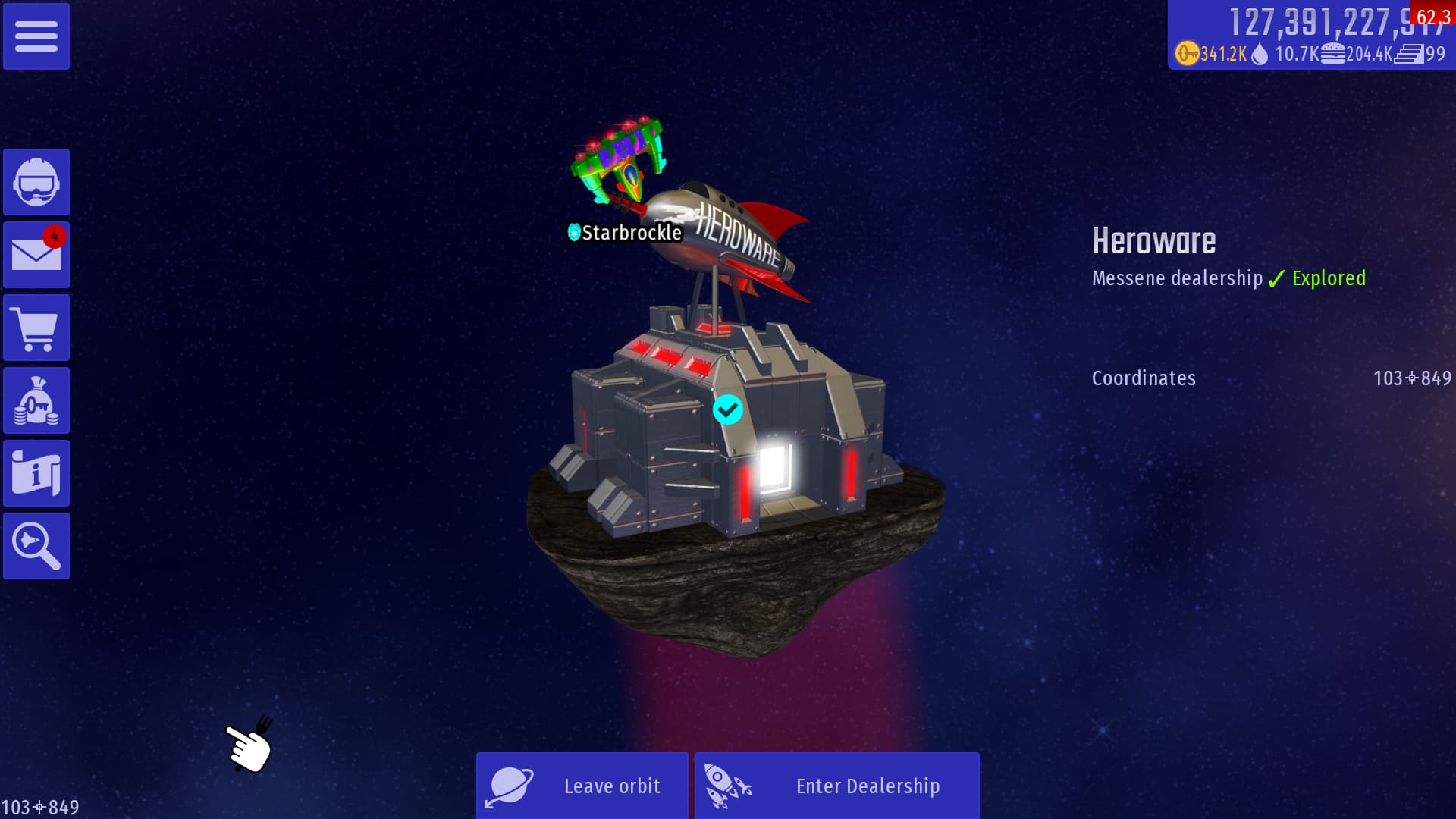The height and width of the screenshot is (819, 1456).
Task: Open the money bag finances panel
Action: click(36, 400)
